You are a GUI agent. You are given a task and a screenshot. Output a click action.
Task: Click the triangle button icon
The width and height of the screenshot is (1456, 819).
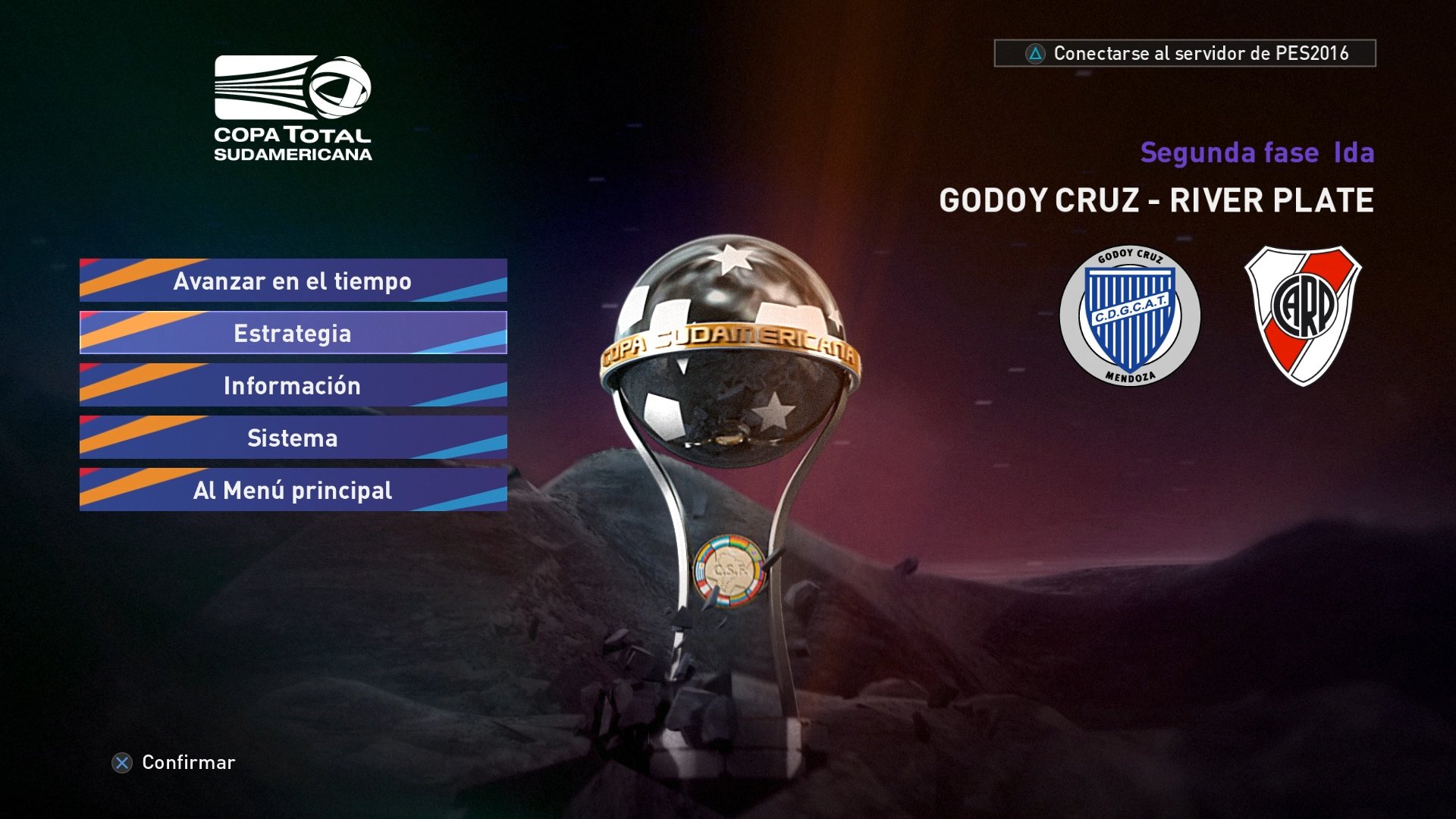click(x=1036, y=54)
